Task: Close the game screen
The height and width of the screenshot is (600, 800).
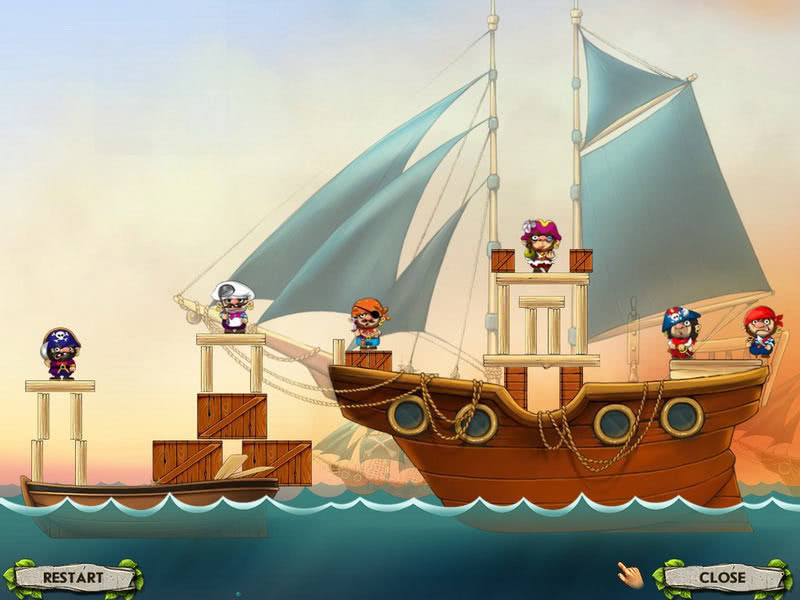Action: pyautogui.click(x=722, y=577)
